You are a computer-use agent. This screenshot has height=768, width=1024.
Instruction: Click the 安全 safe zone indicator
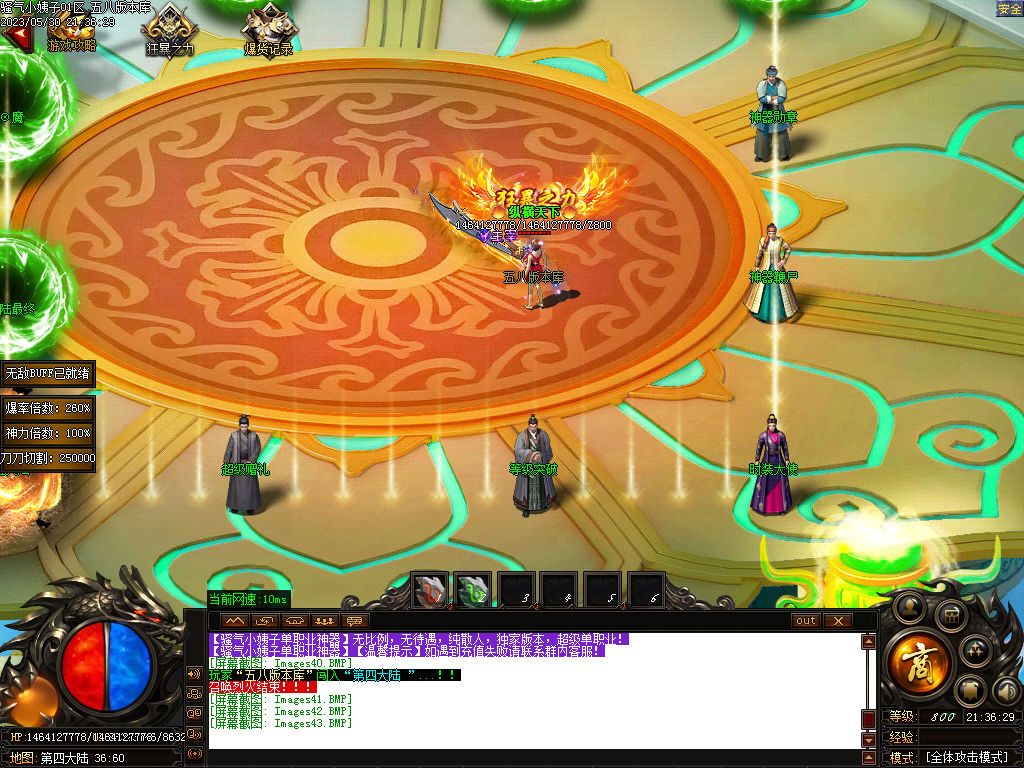tap(1009, 9)
